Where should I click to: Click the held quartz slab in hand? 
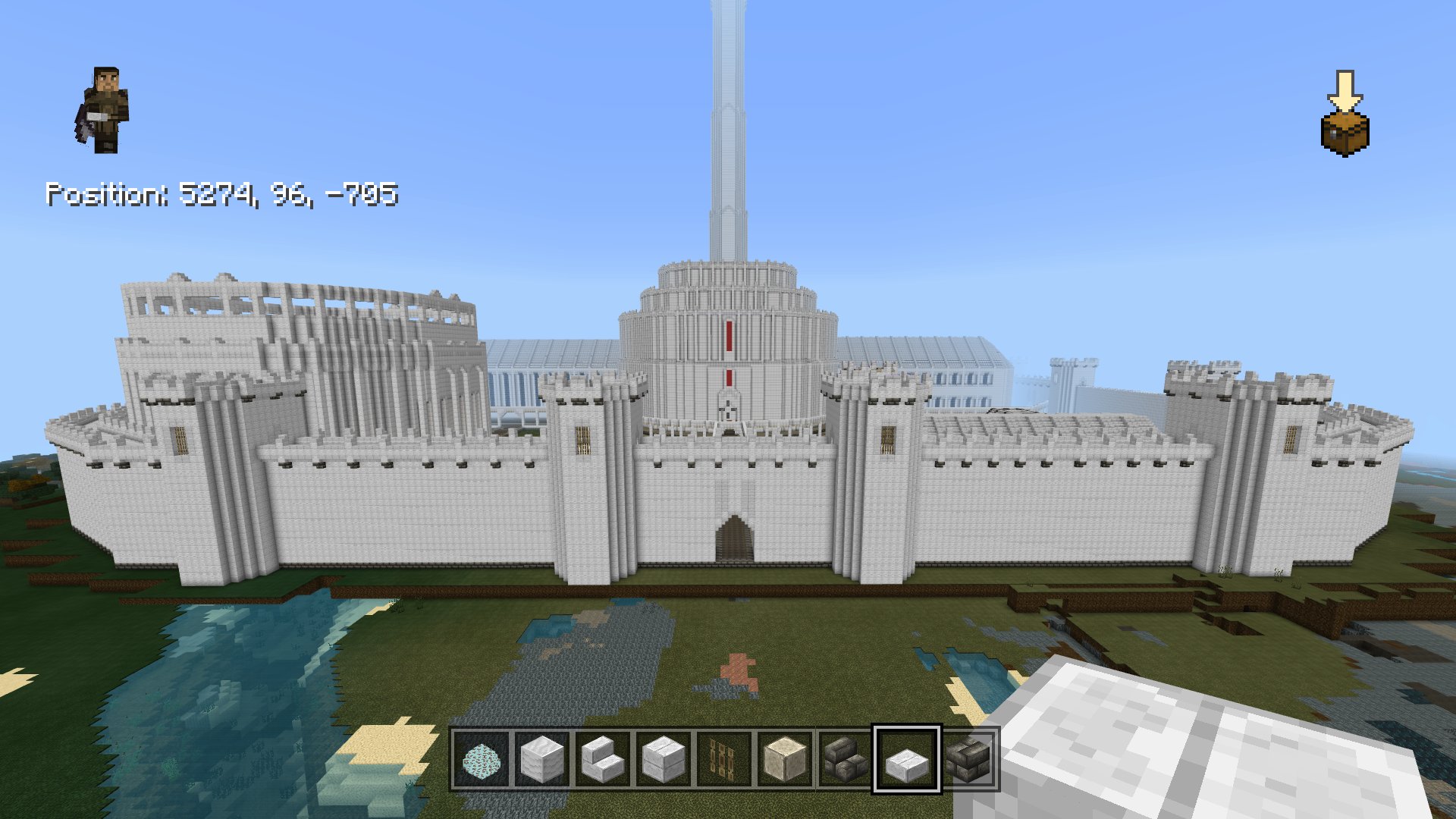pyautogui.click(x=1213, y=751)
